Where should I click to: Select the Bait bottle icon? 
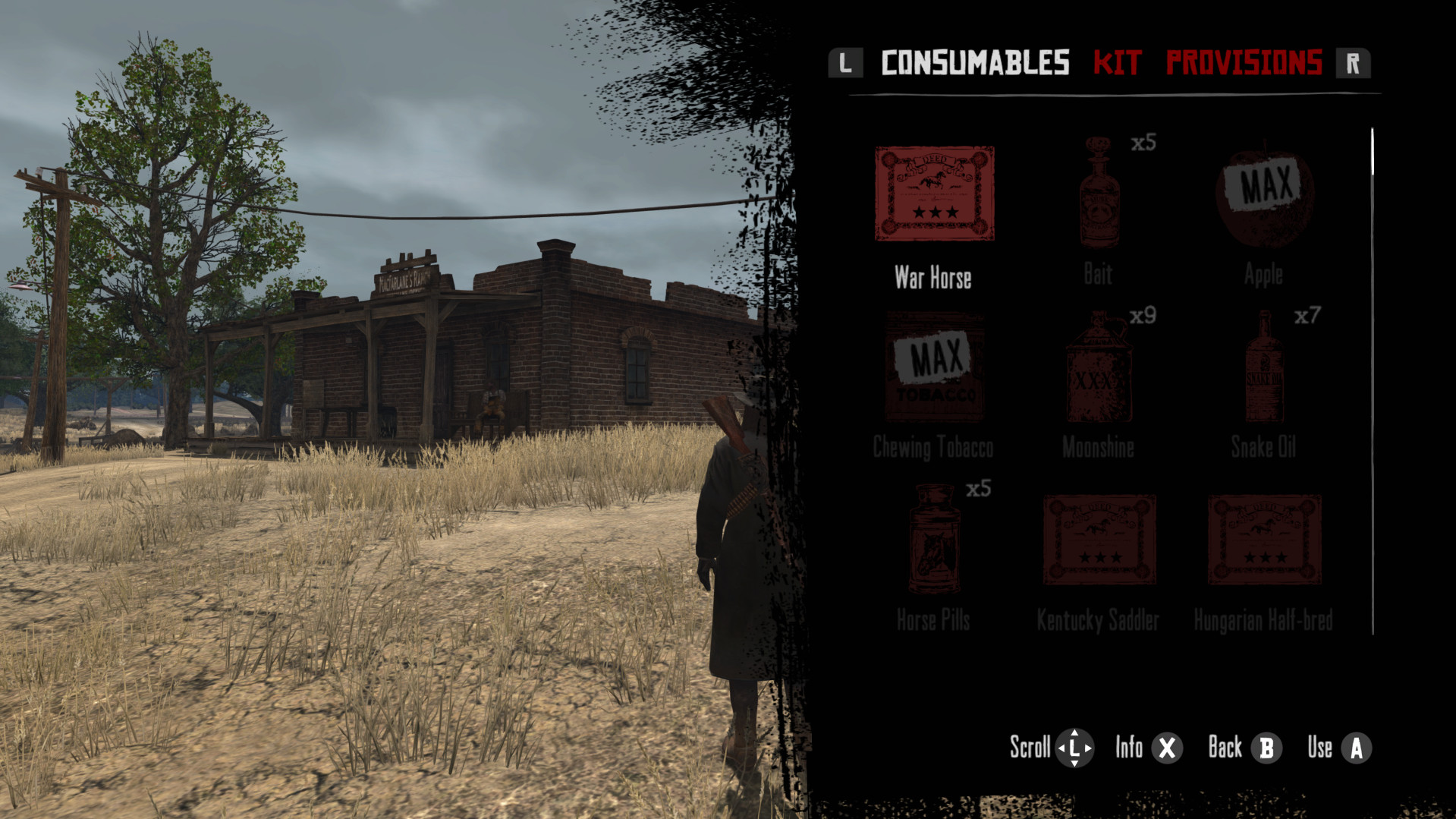tap(1099, 194)
